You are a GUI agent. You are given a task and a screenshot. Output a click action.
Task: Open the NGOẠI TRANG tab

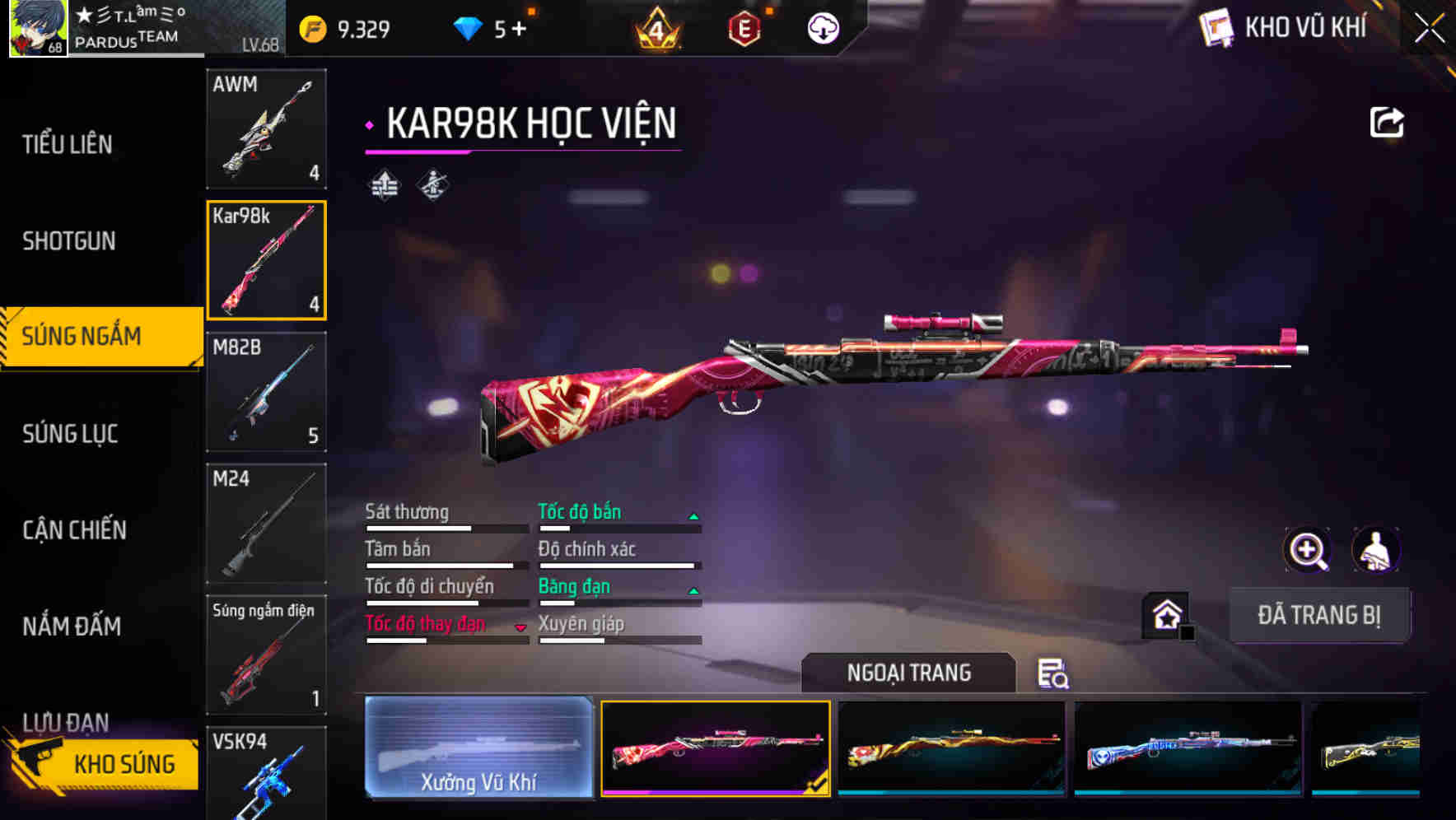click(909, 673)
